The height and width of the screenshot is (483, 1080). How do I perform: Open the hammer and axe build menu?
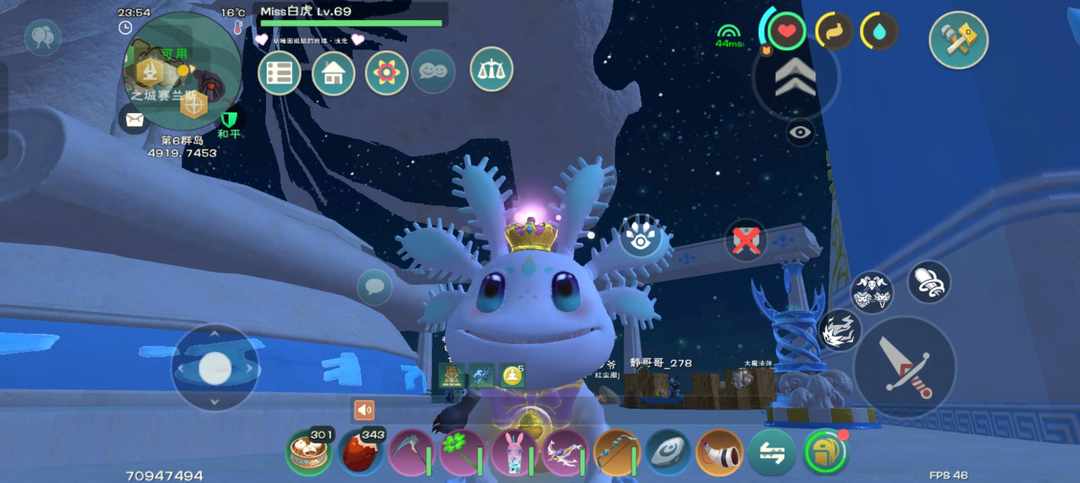(958, 40)
